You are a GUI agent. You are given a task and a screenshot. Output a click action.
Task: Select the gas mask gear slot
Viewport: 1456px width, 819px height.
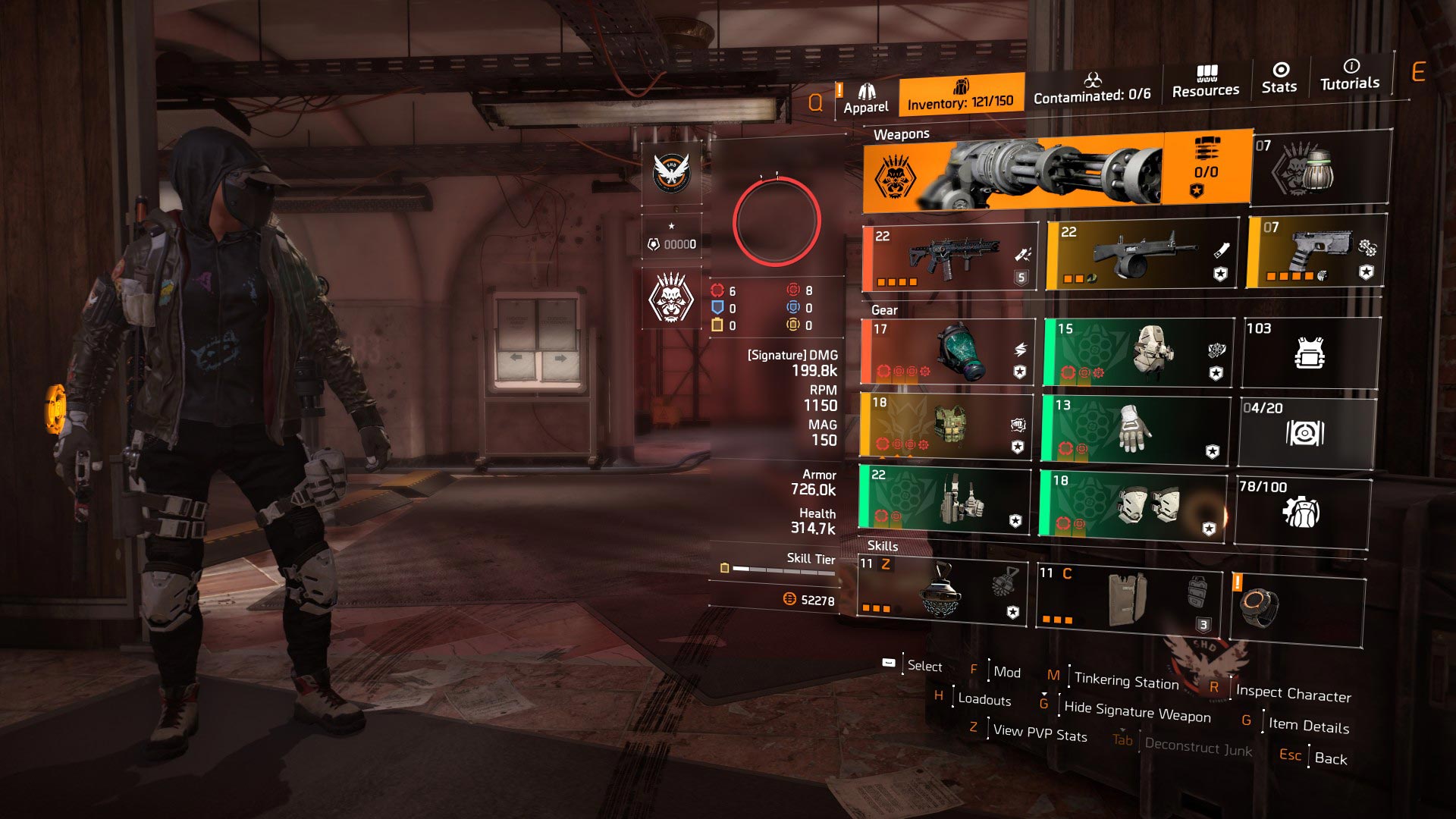click(946, 352)
